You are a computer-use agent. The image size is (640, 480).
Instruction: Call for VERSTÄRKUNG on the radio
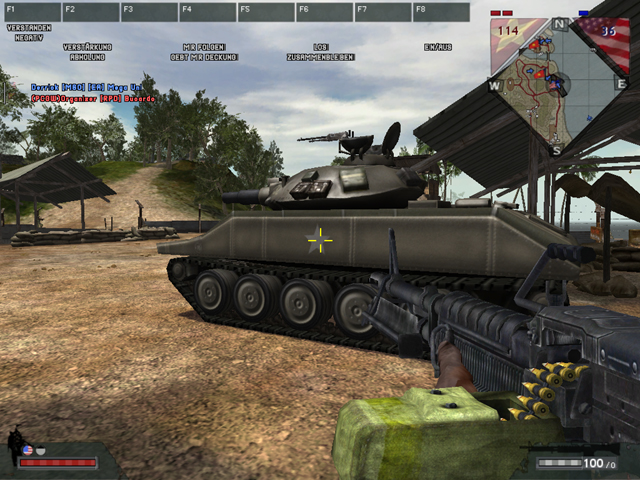pyautogui.click(x=87, y=47)
